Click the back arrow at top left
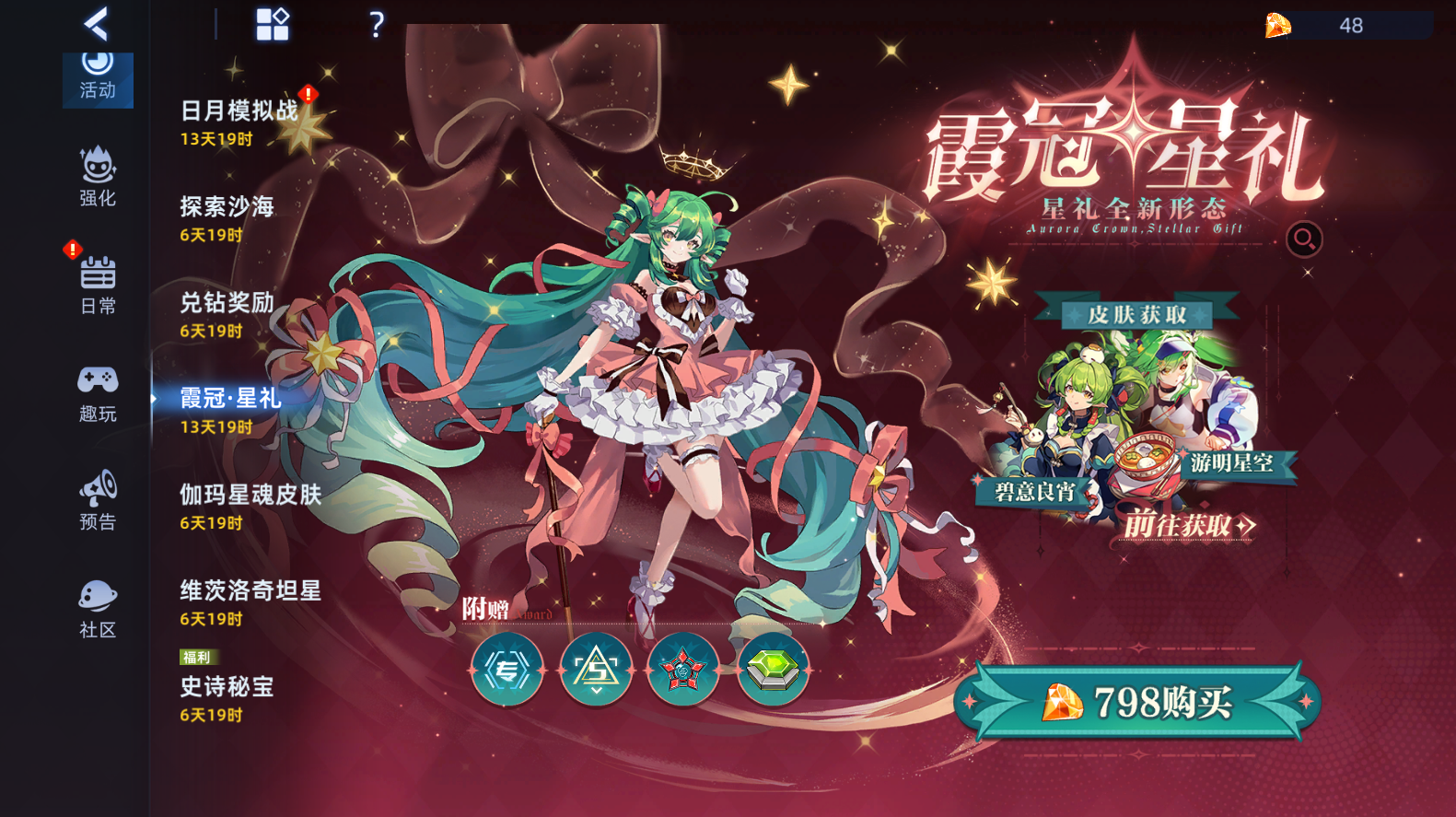This screenshot has height=817, width=1456. tap(95, 25)
